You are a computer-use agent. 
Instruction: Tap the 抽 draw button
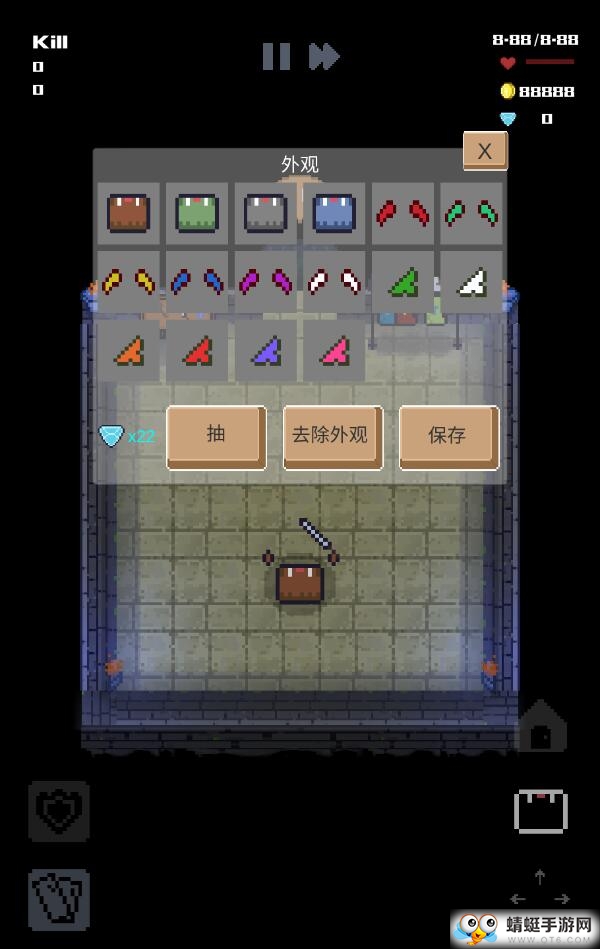pyautogui.click(x=216, y=436)
